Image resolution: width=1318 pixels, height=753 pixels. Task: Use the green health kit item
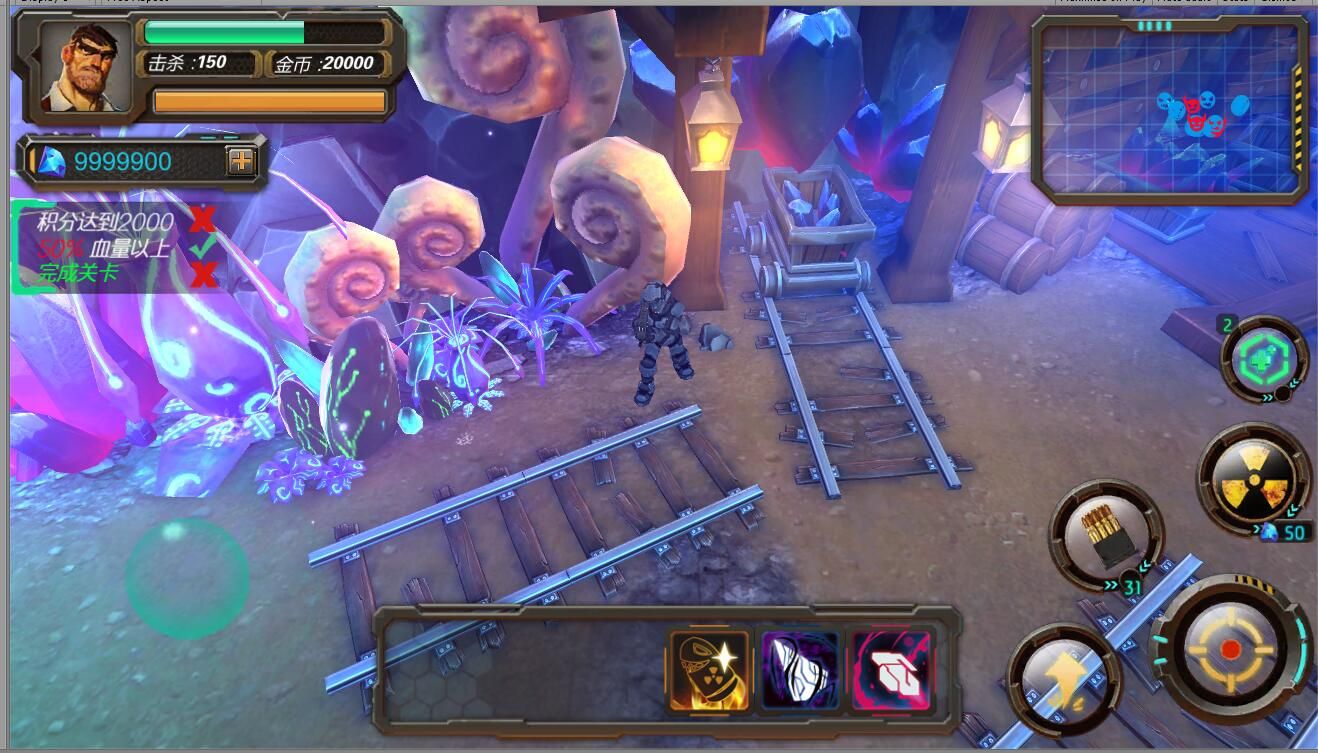click(x=1264, y=359)
